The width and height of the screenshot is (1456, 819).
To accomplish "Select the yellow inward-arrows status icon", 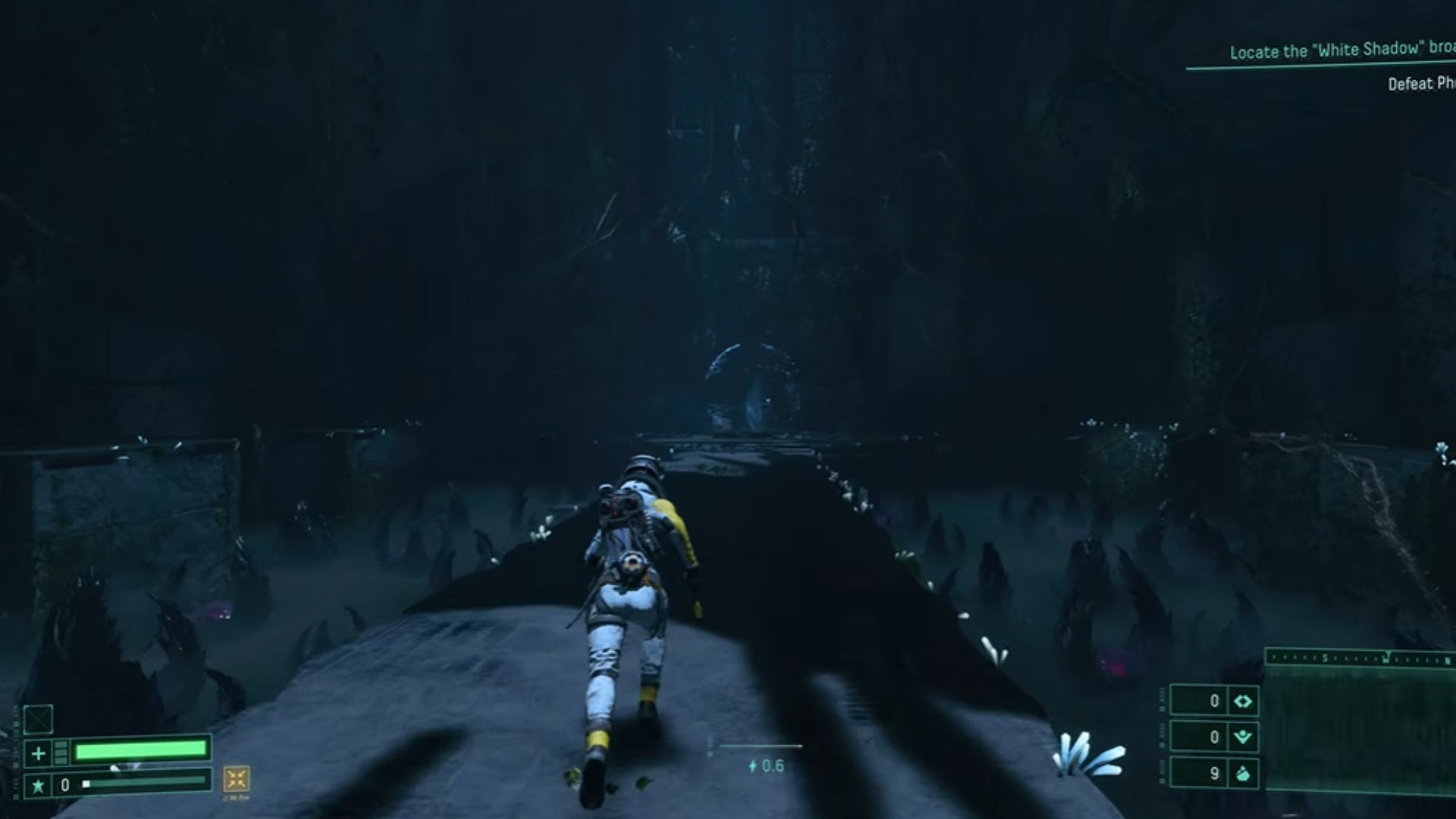I will 237,779.
